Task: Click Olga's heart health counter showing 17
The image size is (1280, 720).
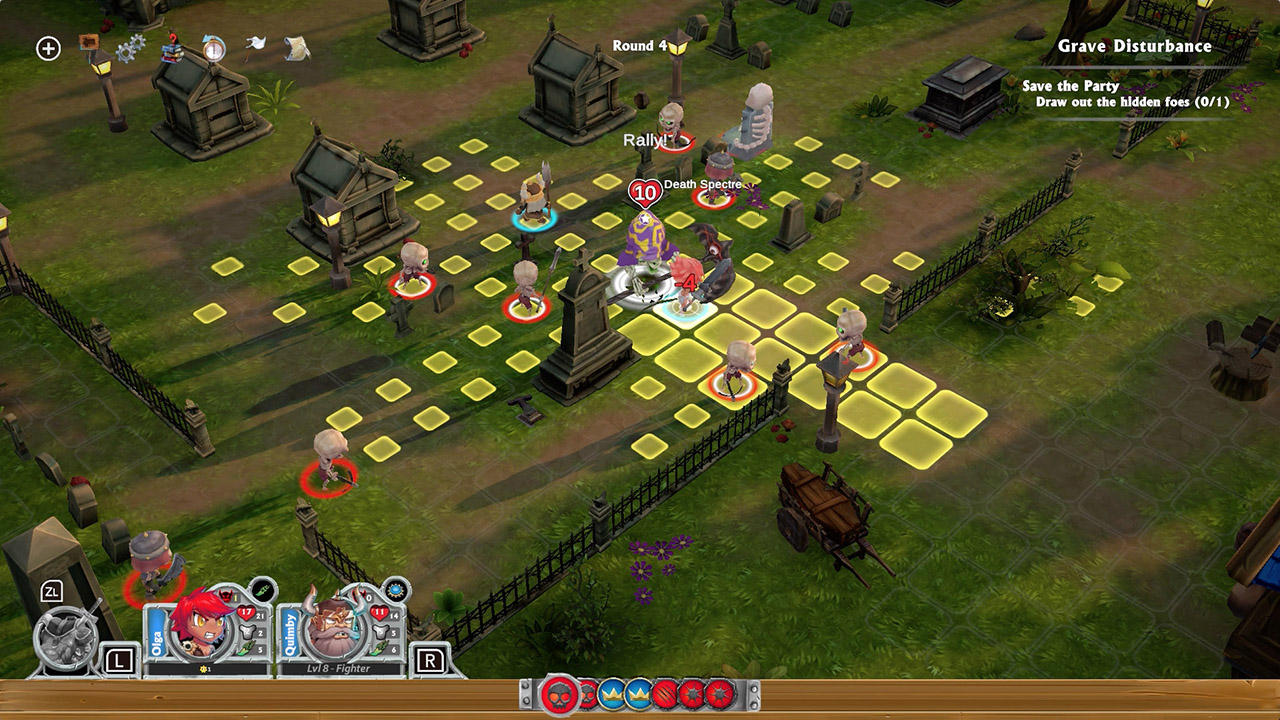Action: click(246, 612)
